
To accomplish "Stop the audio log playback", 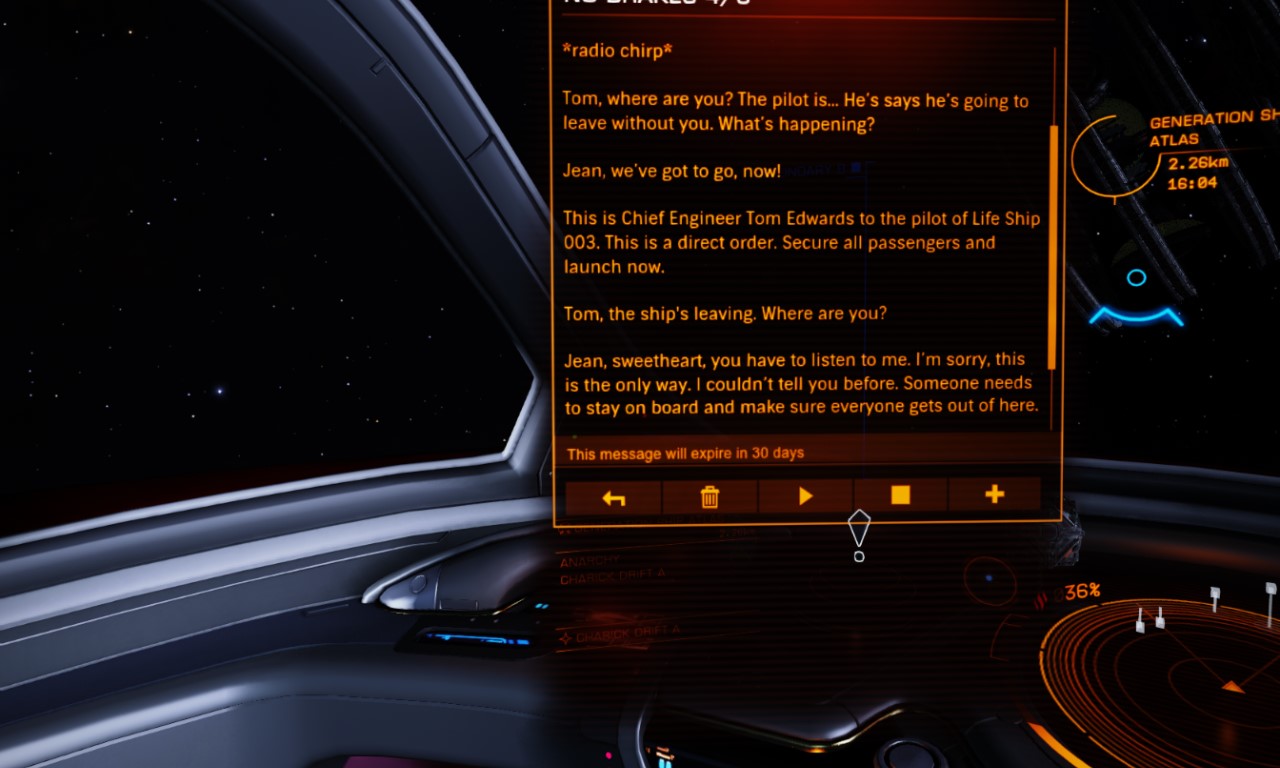I will (x=900, y=496).
